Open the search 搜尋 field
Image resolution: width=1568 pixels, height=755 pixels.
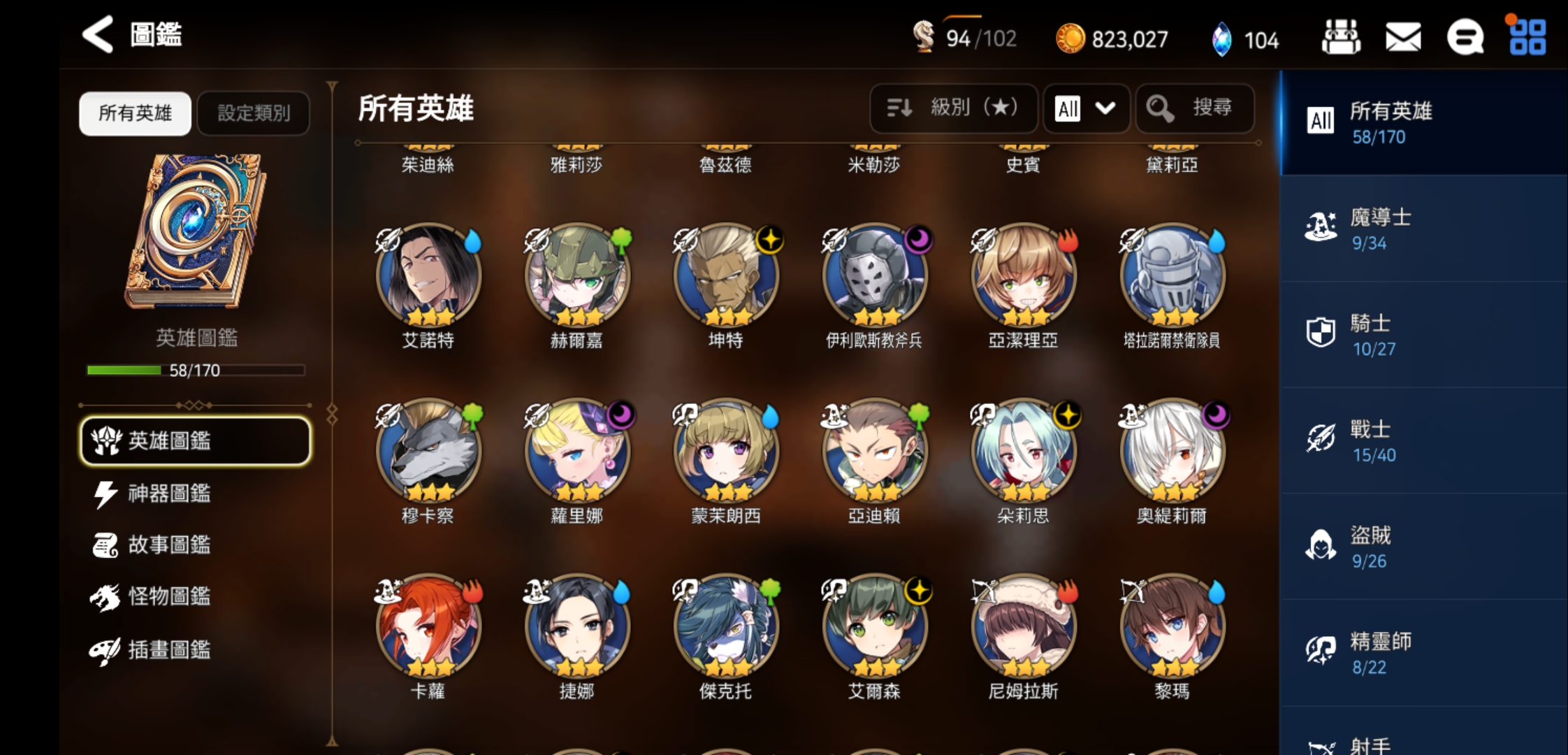(1195, 108)
